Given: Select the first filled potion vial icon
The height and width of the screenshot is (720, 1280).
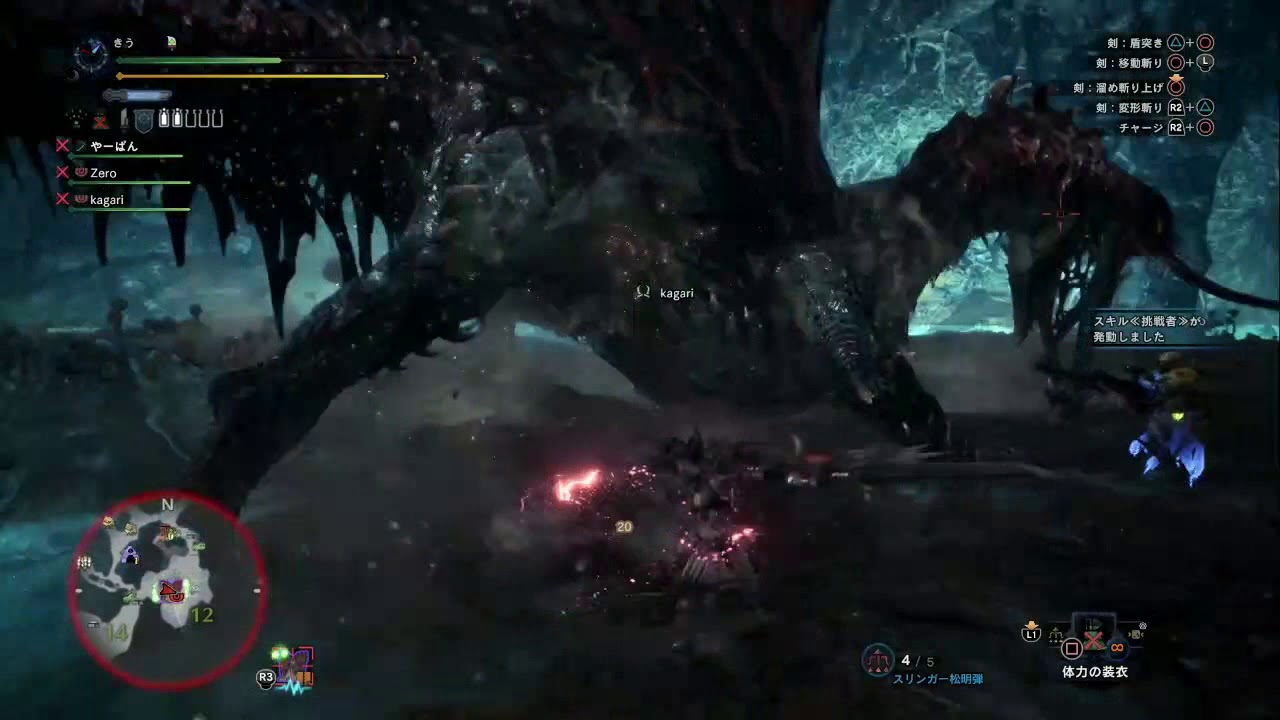Looking at the screenshot, I should point(163,117).
